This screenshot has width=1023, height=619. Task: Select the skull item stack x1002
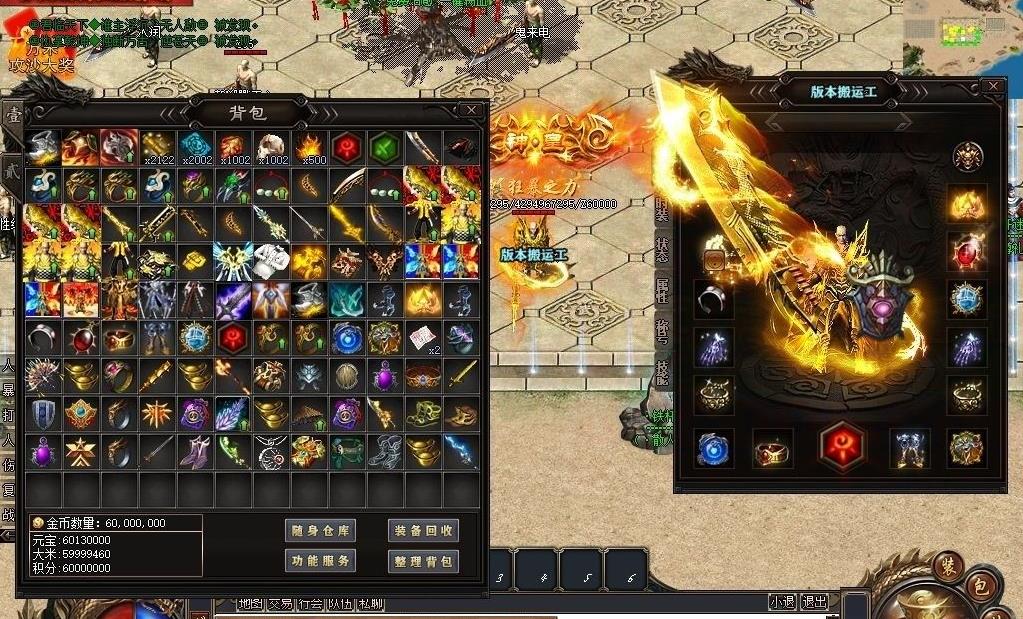(x=272, y=148)
